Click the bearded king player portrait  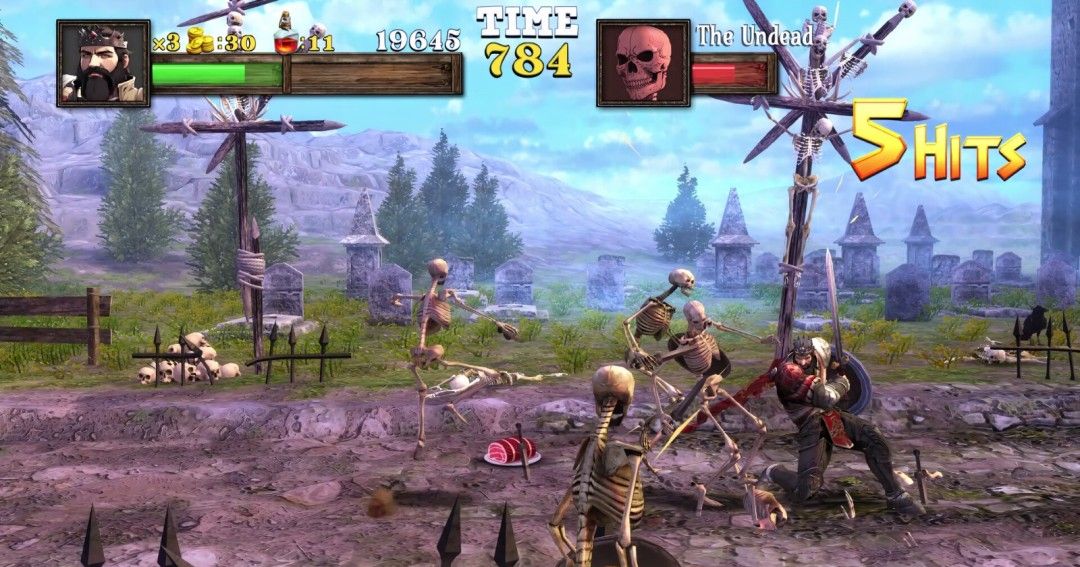[x=103, y=63]
